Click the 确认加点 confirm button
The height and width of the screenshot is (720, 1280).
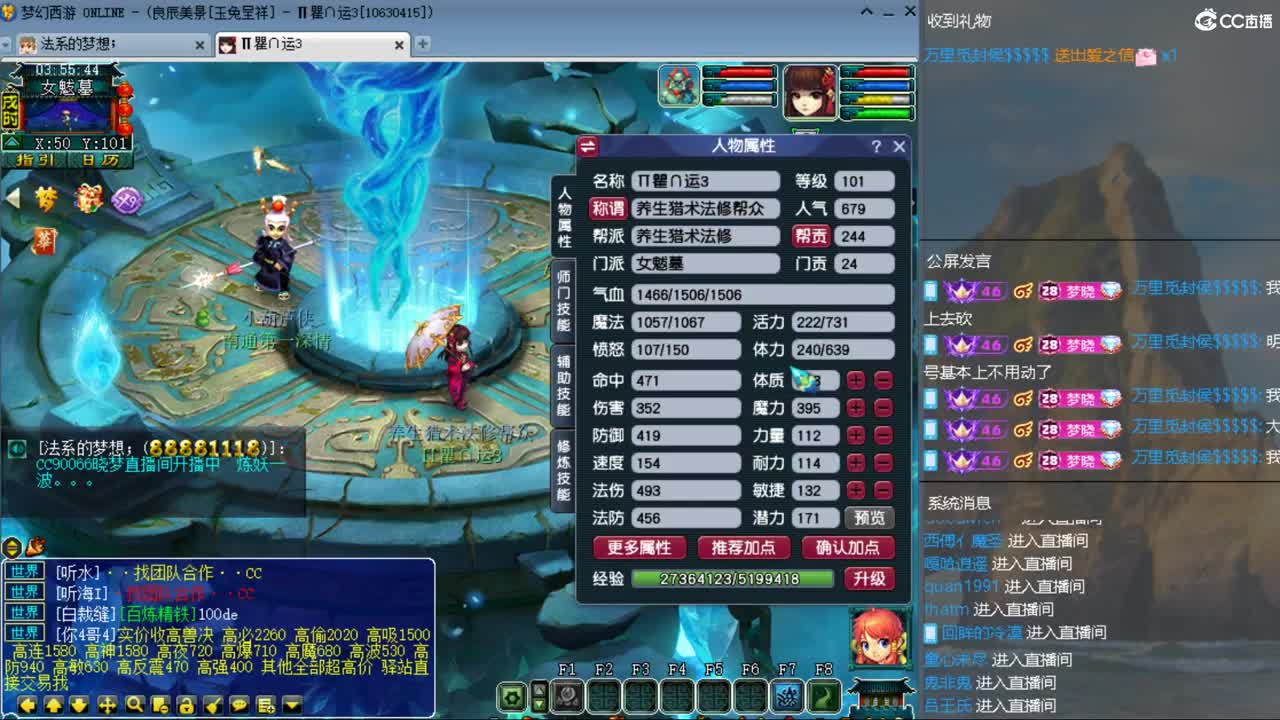[848, 546]
